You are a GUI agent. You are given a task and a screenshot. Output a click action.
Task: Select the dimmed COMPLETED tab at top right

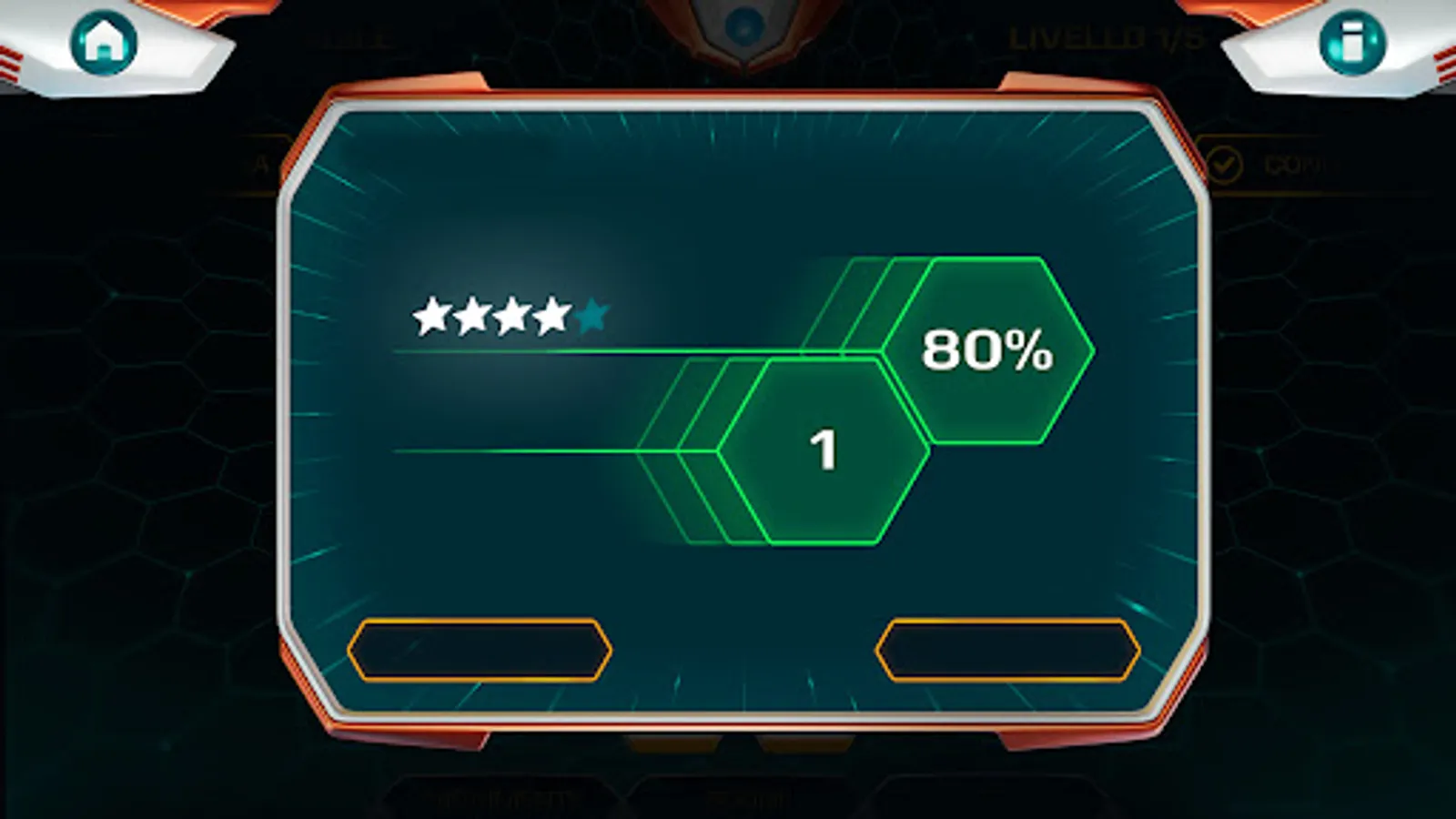click(1292, 164)
